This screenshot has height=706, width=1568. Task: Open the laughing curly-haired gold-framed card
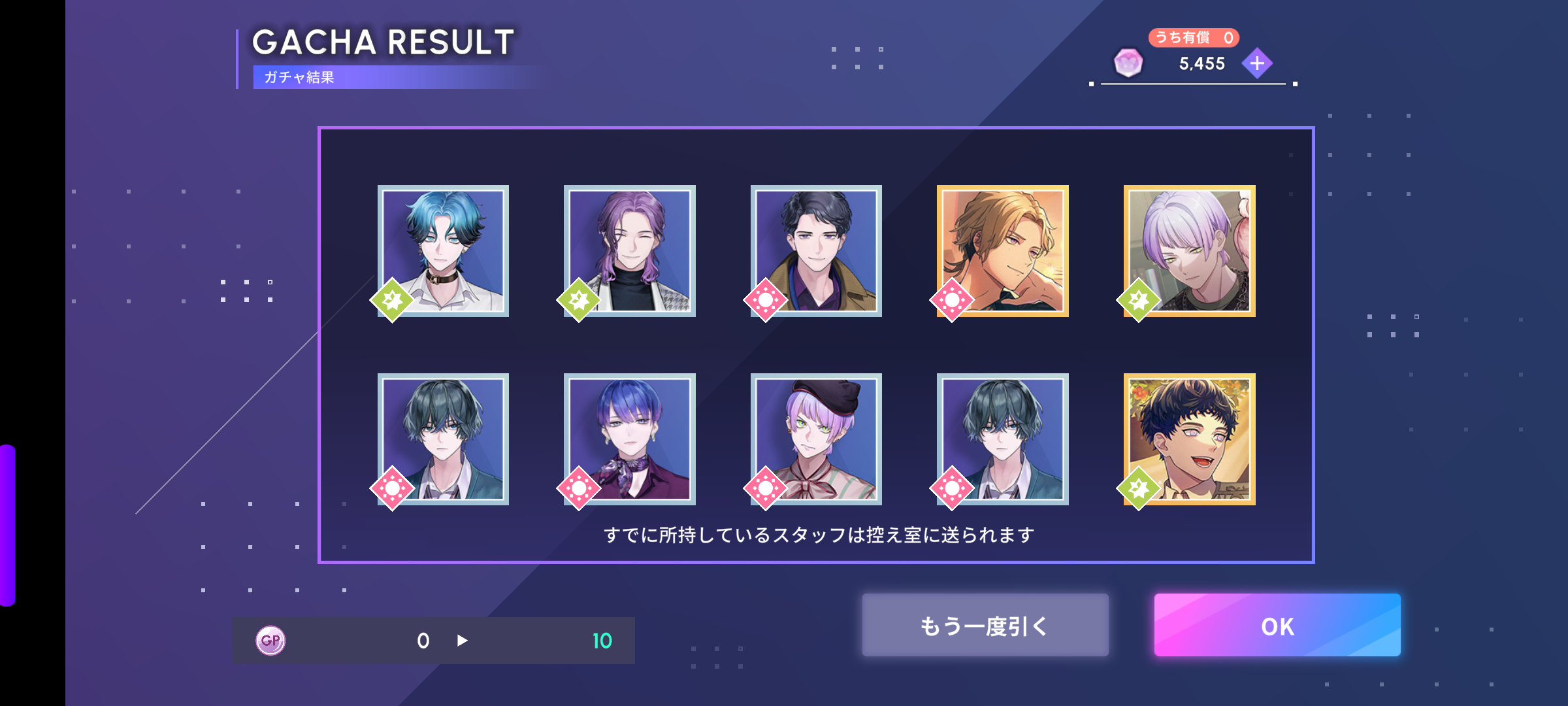tap(1189, 439)
